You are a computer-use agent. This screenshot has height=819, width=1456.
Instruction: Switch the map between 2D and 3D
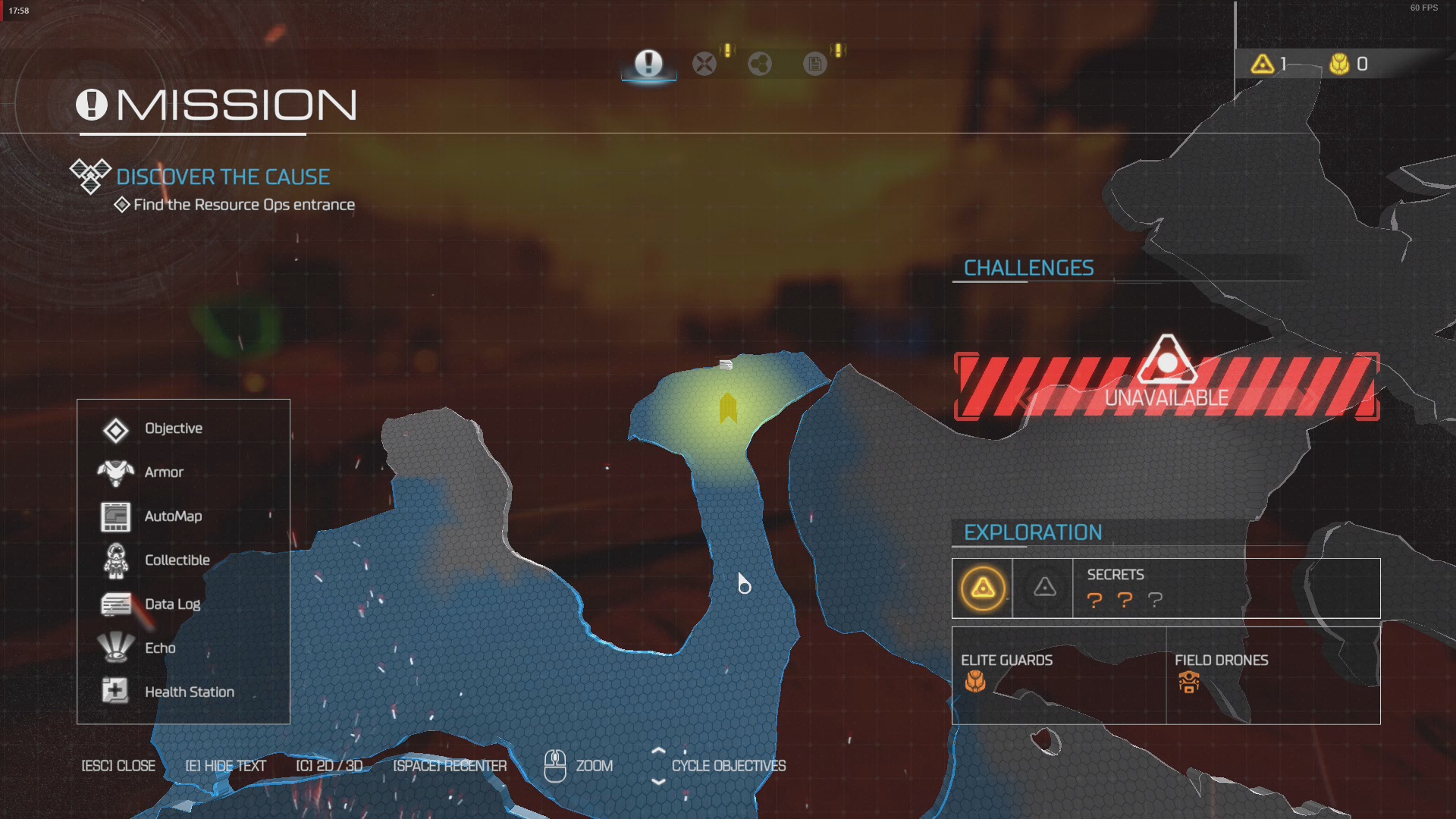[330, 766]
